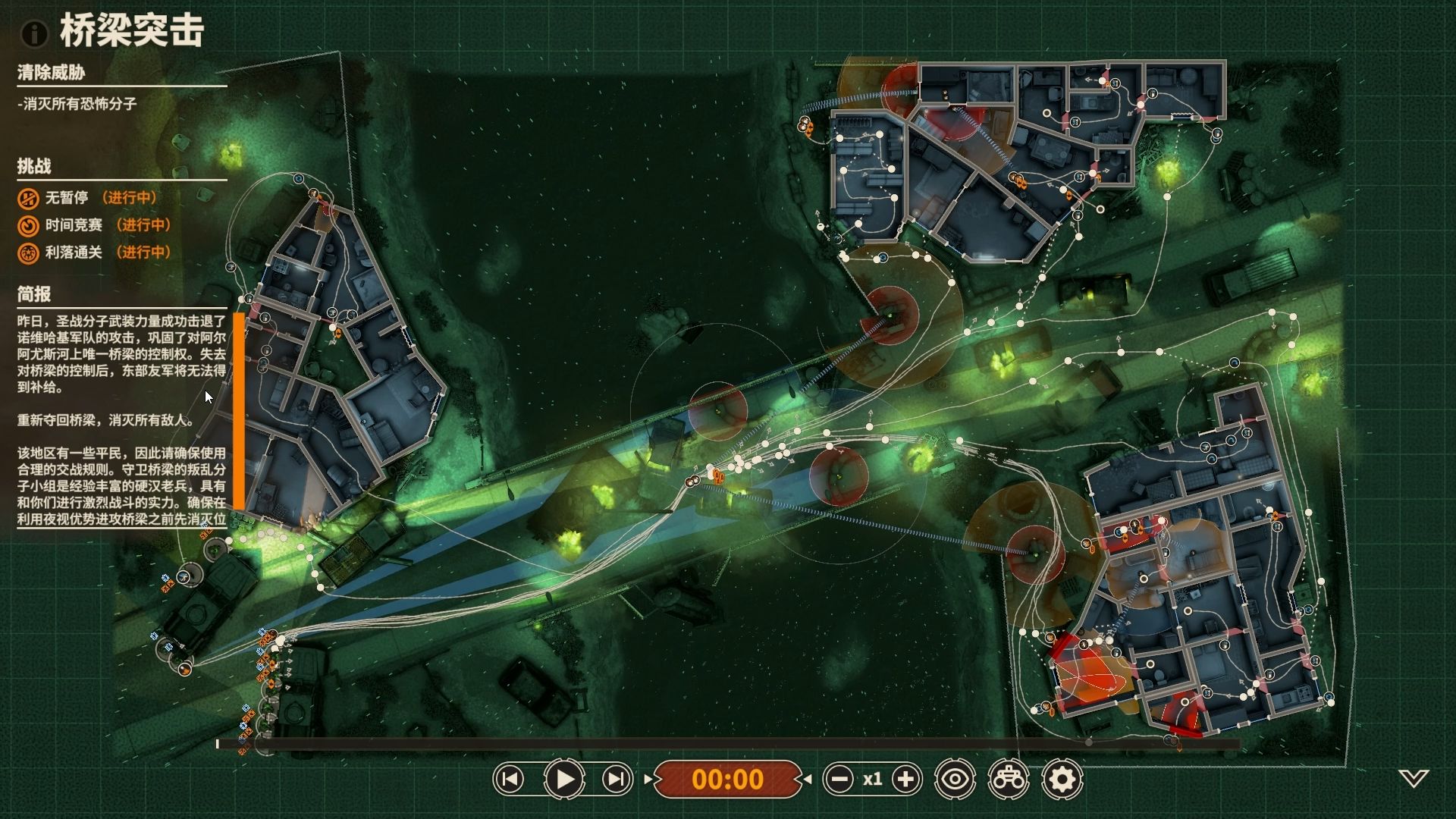
Task: Collapse panel with bottom-right down chevron
Action: tap(1414, 778)
